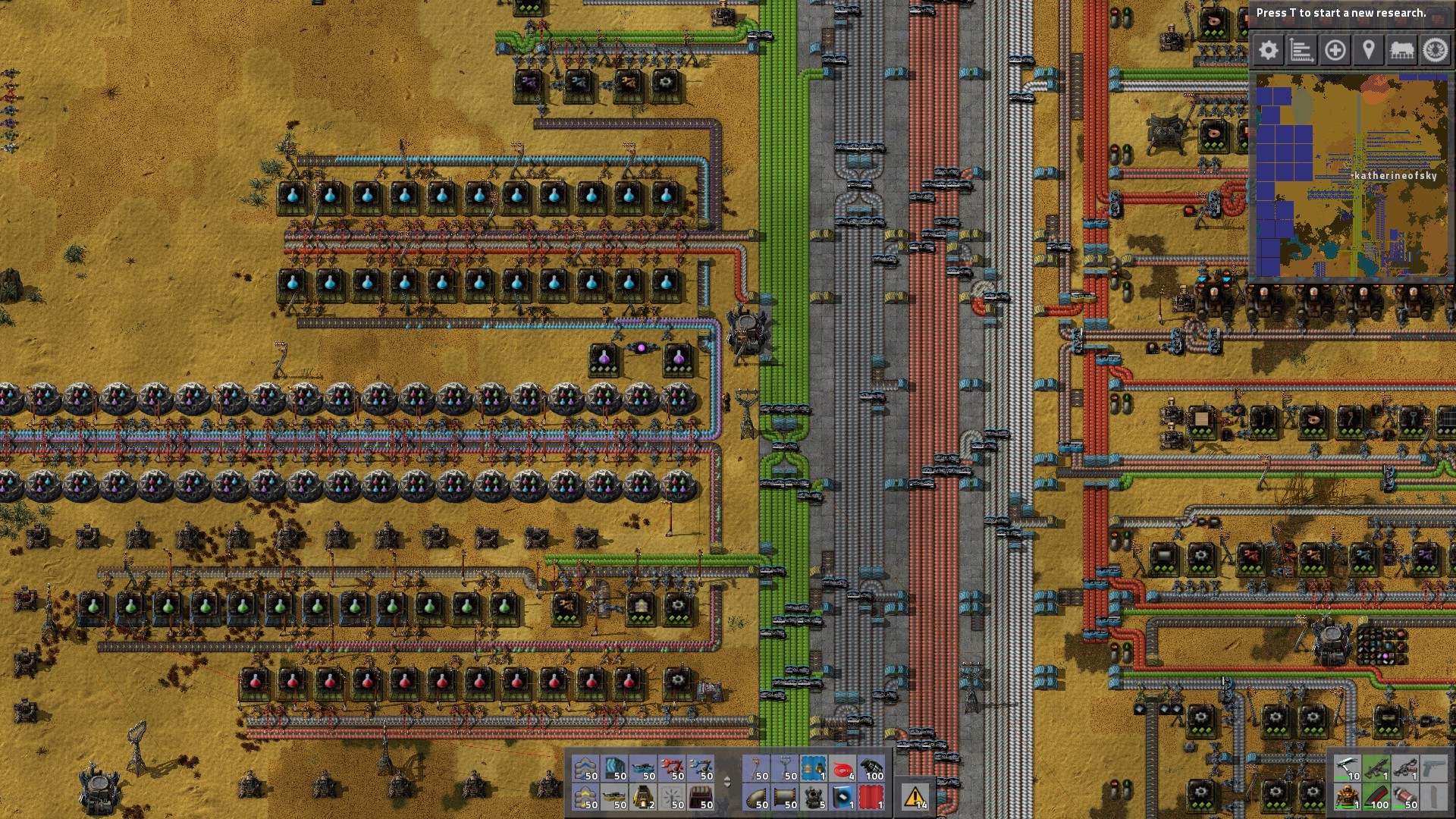Open the production statistics graph
The height and width of the screenshot is (819, 1456).
[1301, 51]
